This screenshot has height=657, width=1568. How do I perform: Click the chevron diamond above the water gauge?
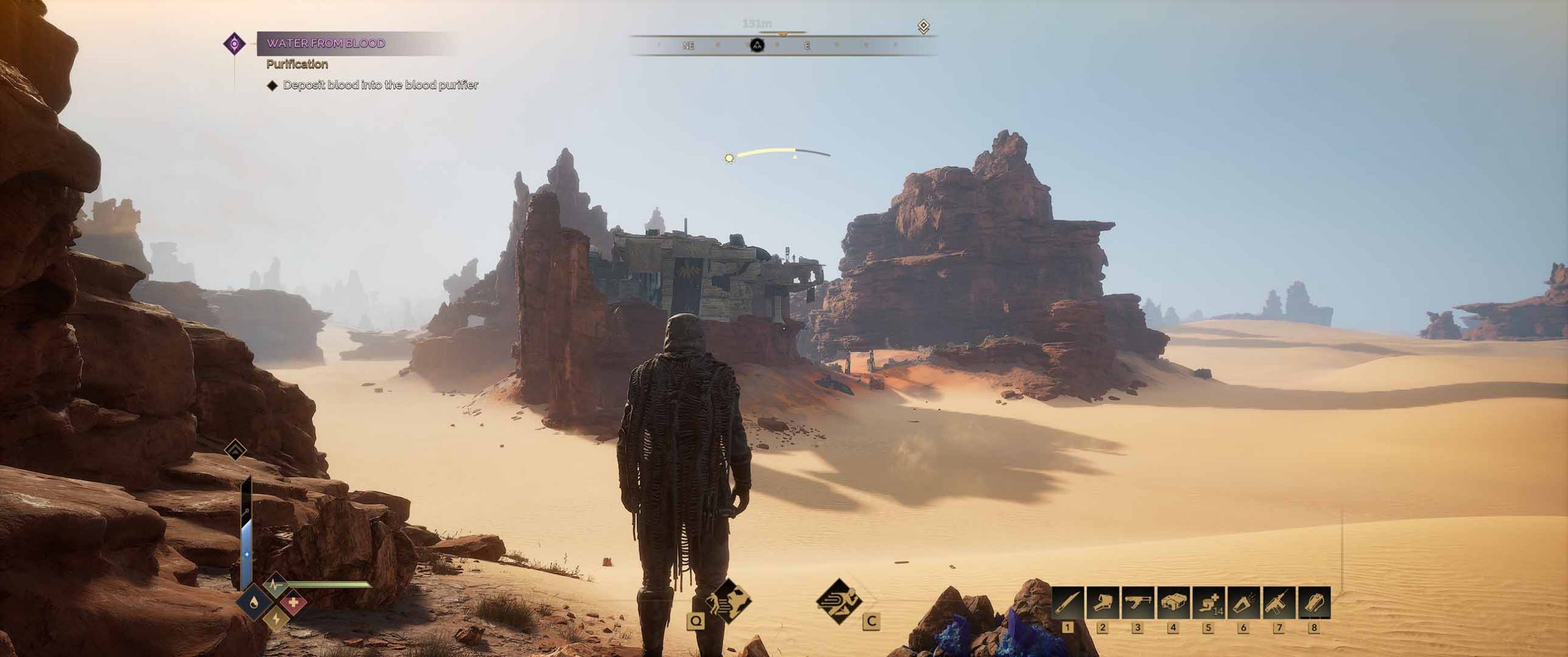point(236,450)
